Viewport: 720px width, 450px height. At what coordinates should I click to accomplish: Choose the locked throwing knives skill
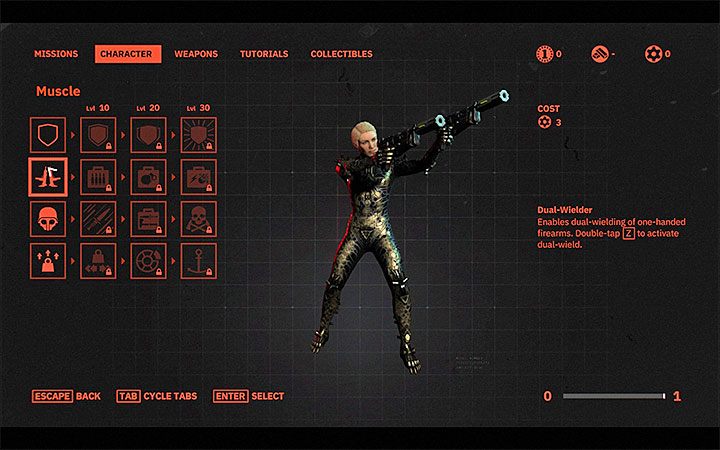coord(98,219)
